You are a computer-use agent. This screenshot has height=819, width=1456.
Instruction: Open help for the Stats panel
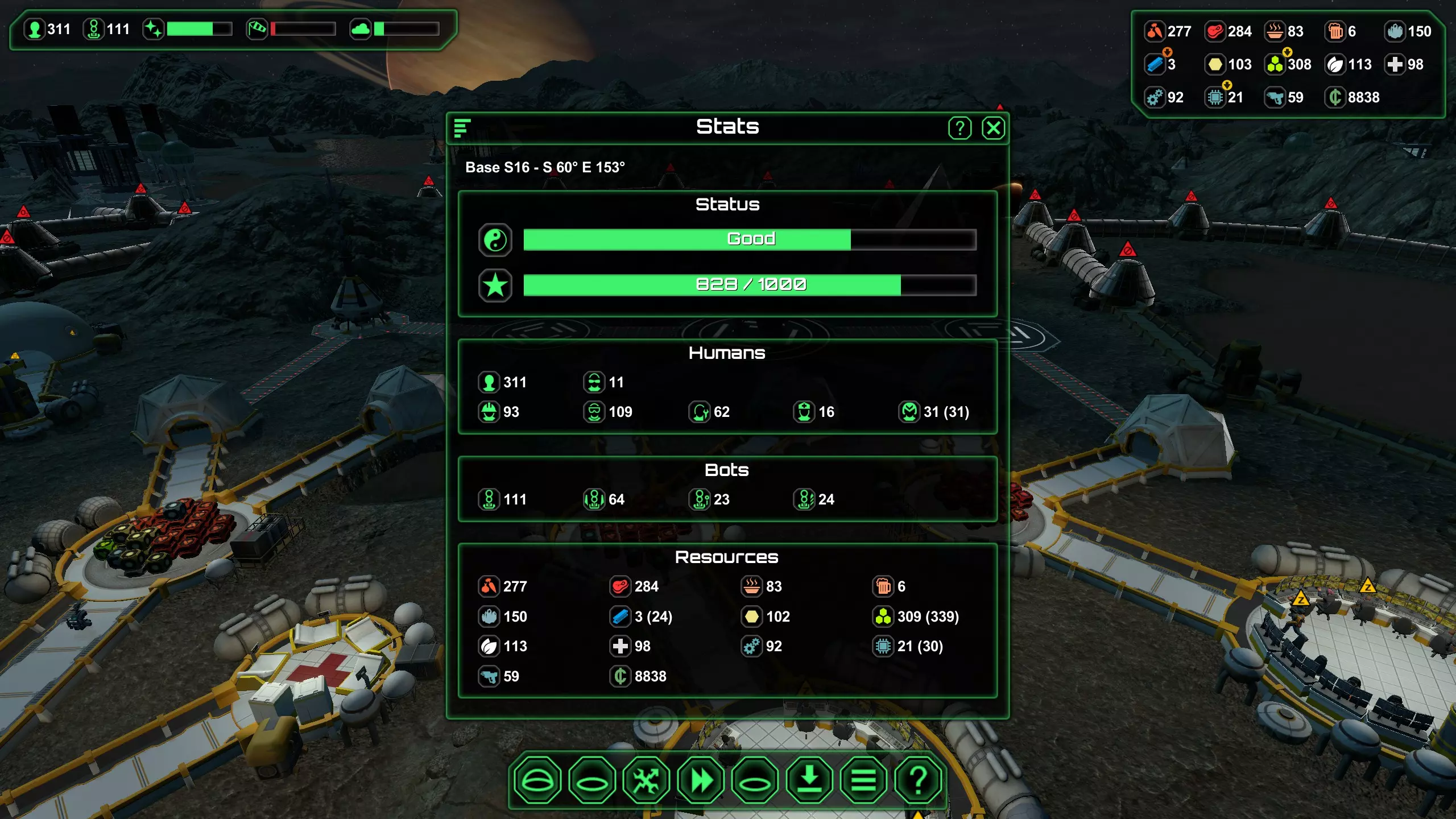click(x=959, y=128)
